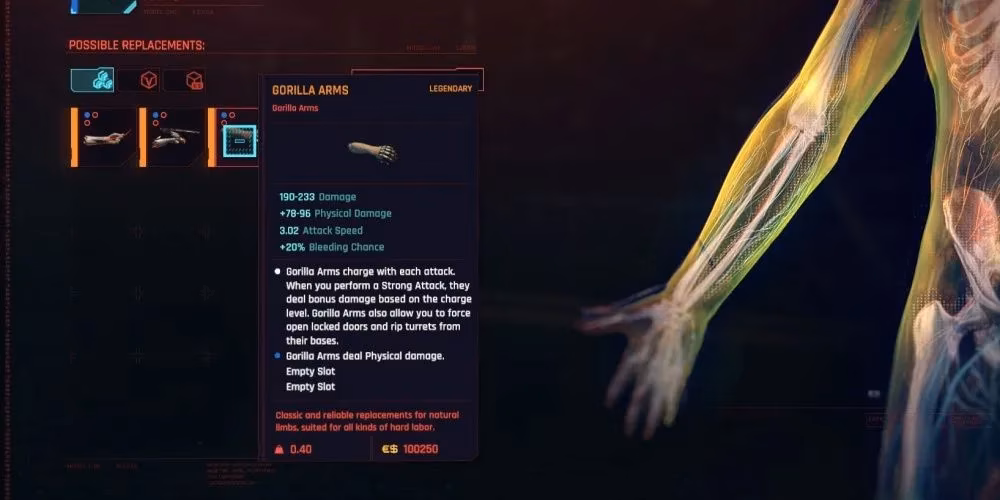Select the blade arm cyberware slot
Viewport: 1000px width, 500px height.
(106, 137)
